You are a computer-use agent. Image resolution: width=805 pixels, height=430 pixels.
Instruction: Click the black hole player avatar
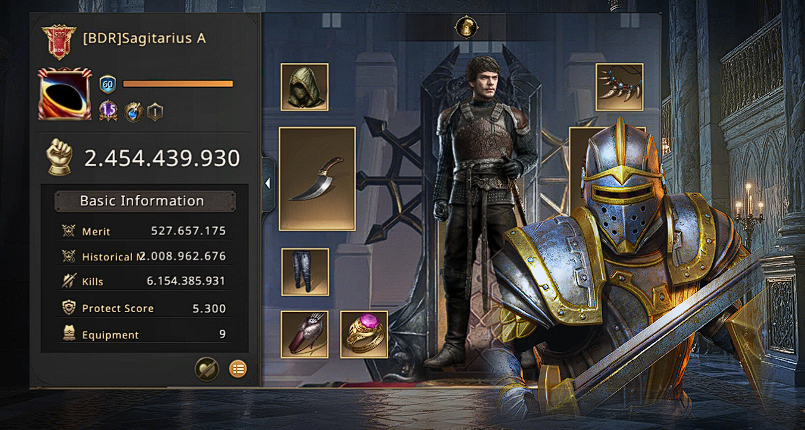click(65, 95)
